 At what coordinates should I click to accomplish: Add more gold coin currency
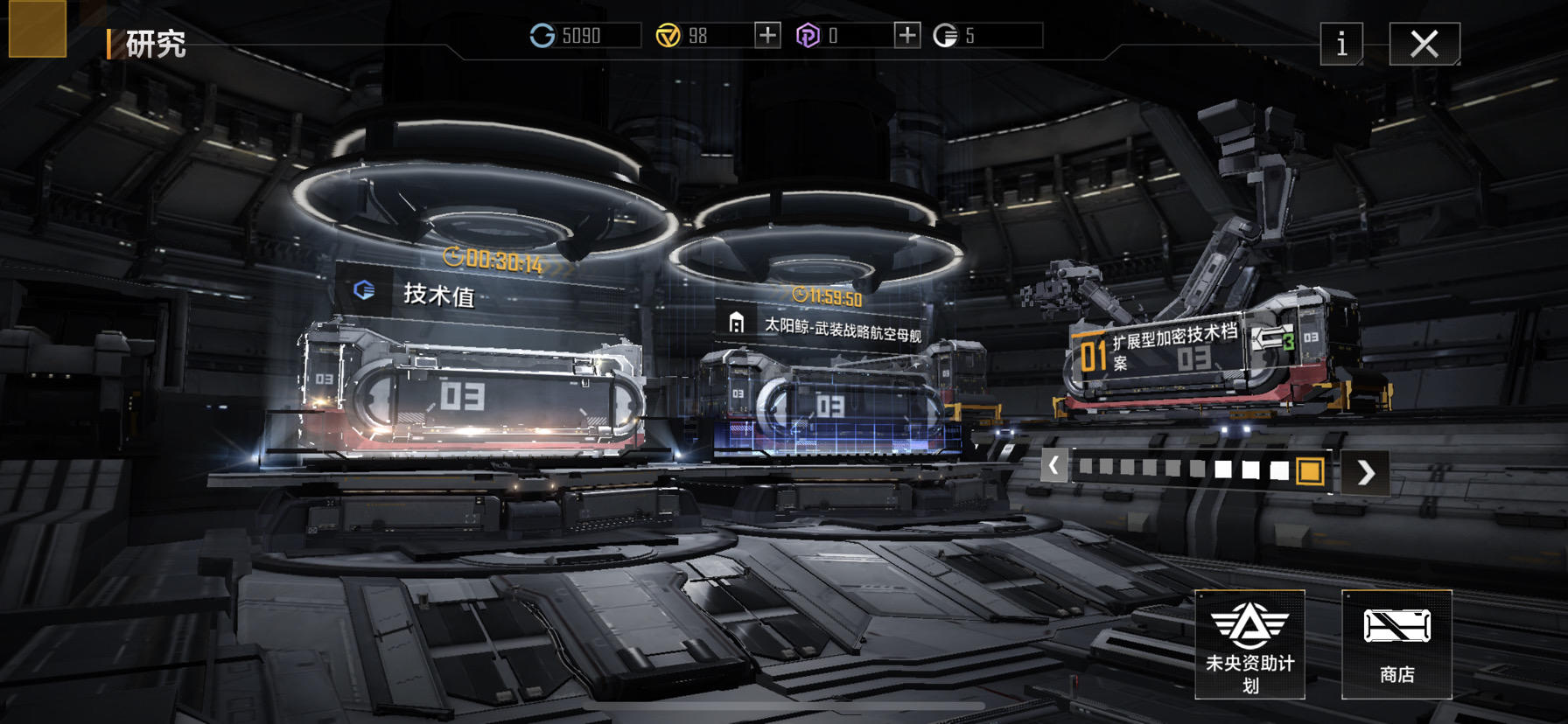767,35
